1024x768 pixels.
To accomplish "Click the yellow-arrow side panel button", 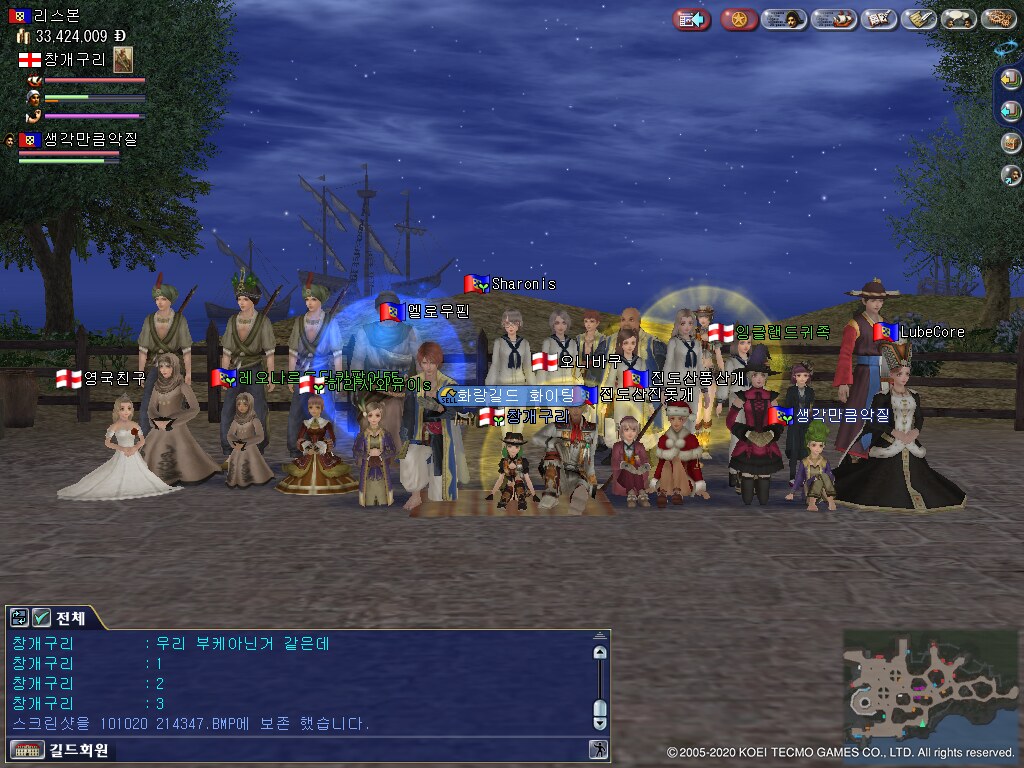I will pos(1011,78).
